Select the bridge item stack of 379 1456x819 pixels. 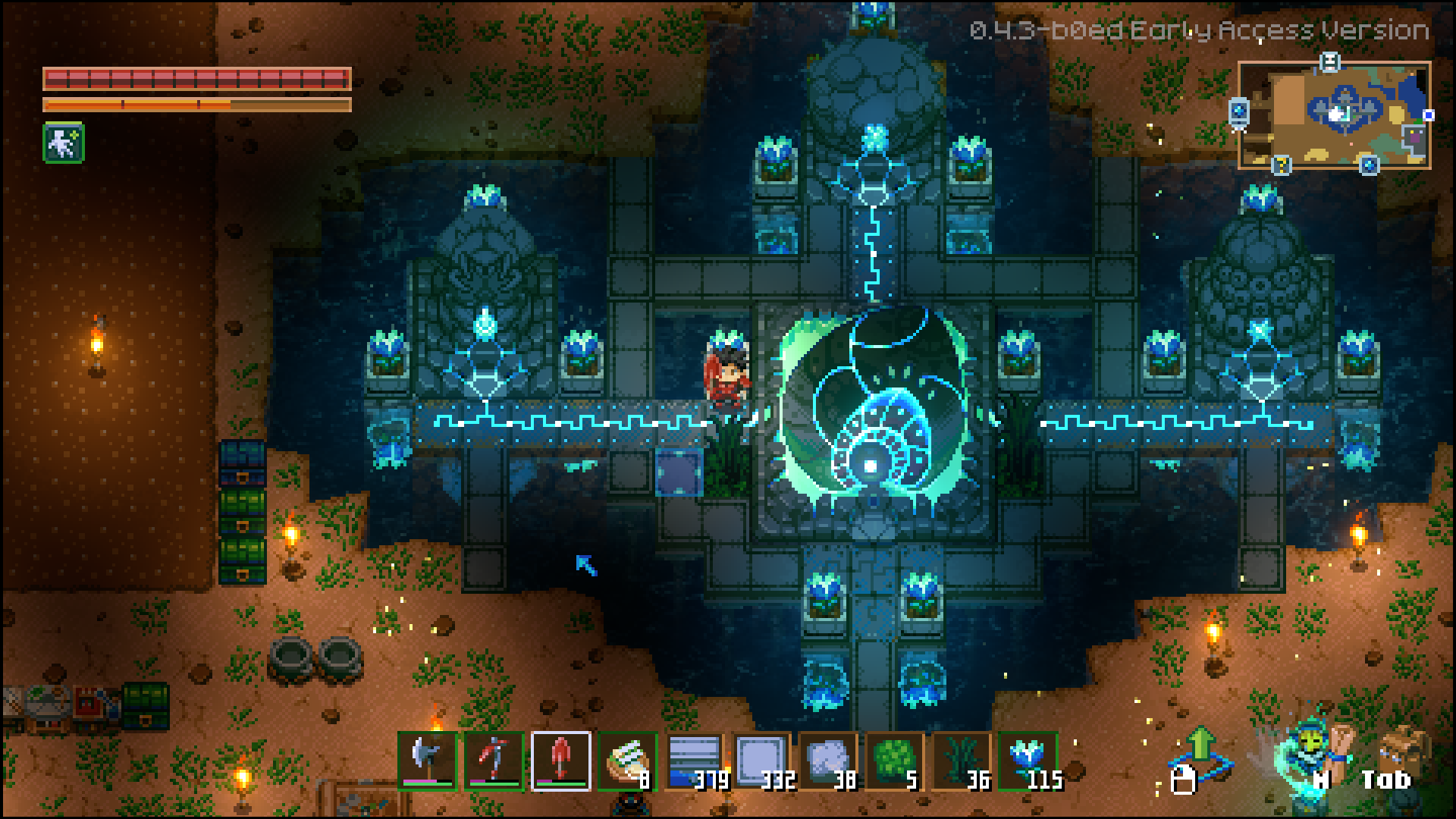[695, 761]
